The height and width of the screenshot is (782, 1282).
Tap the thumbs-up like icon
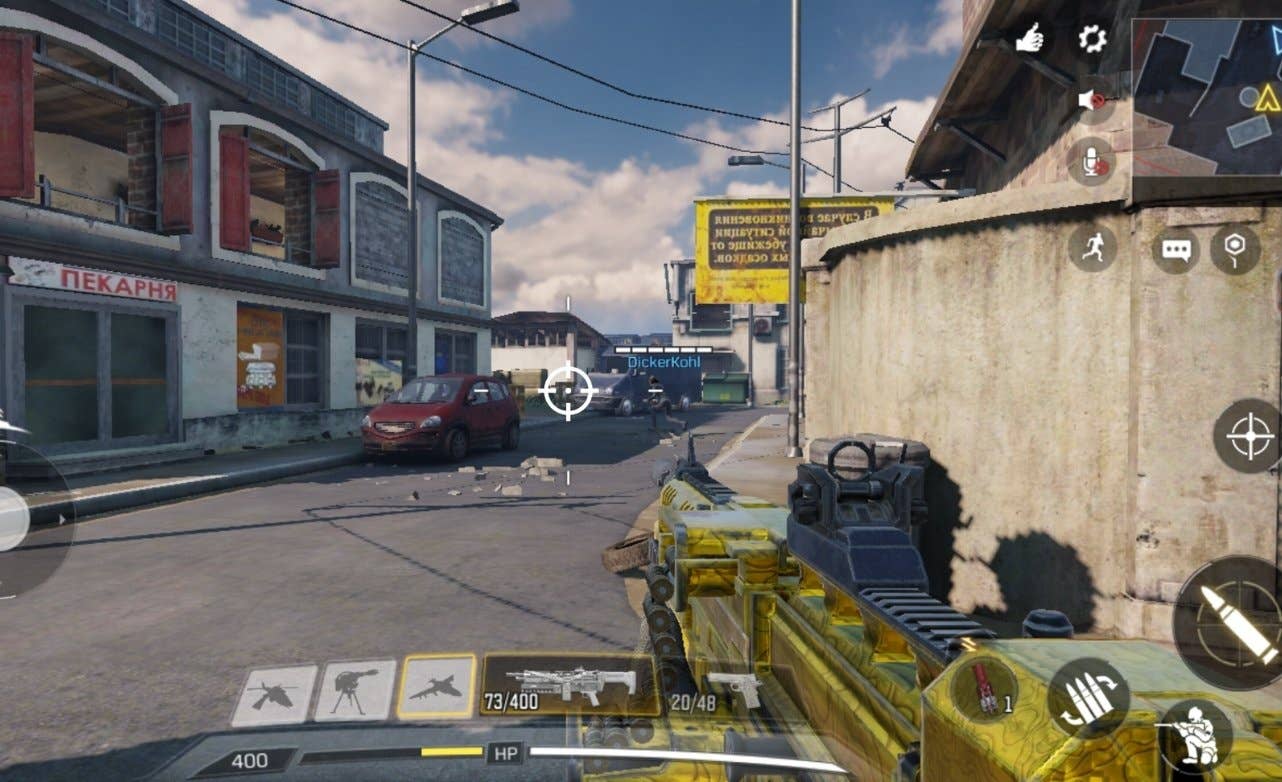point(1030,39)
